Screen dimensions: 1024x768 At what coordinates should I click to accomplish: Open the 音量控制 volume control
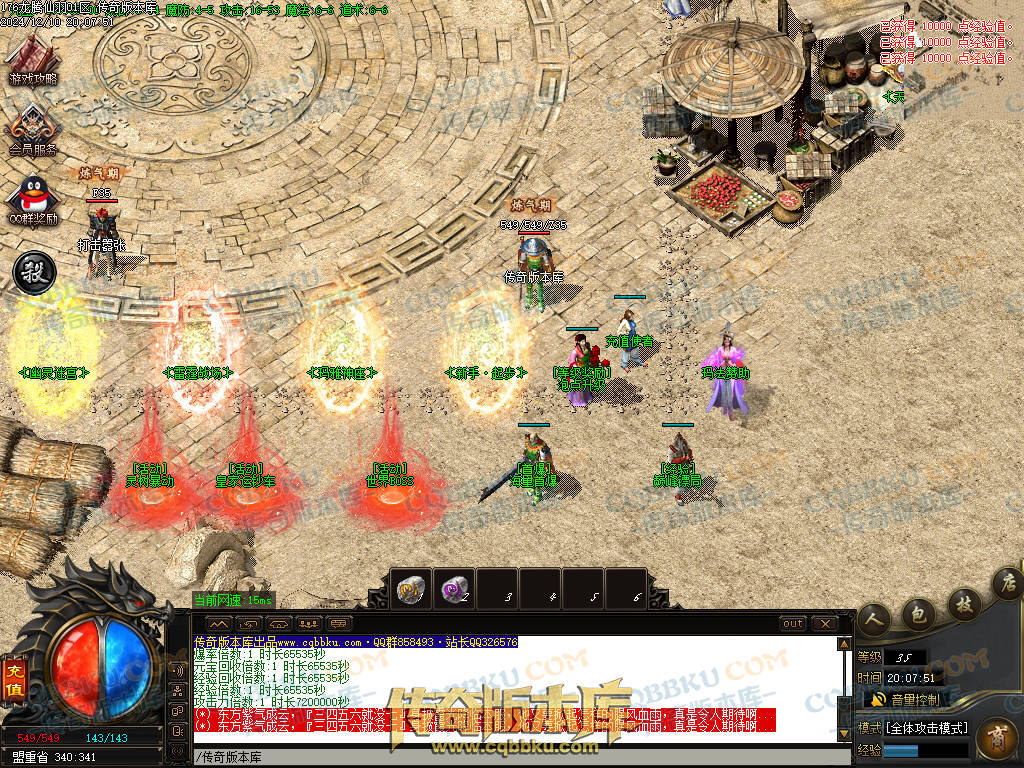coord(915,699)
